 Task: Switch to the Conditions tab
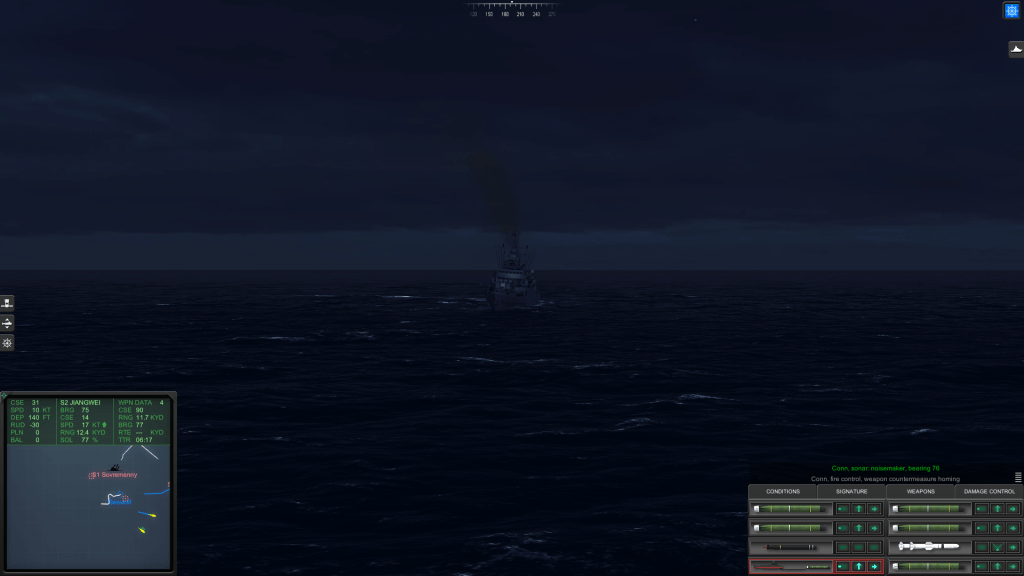pos(783,491)
